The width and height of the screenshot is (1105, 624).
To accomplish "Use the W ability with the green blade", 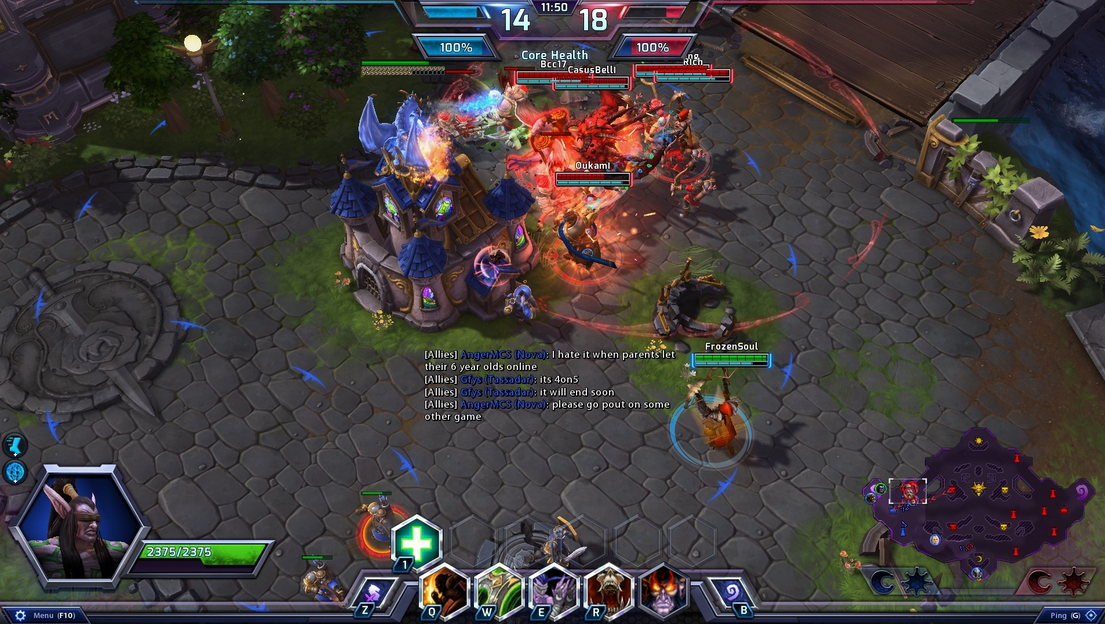I will point(497,590).
